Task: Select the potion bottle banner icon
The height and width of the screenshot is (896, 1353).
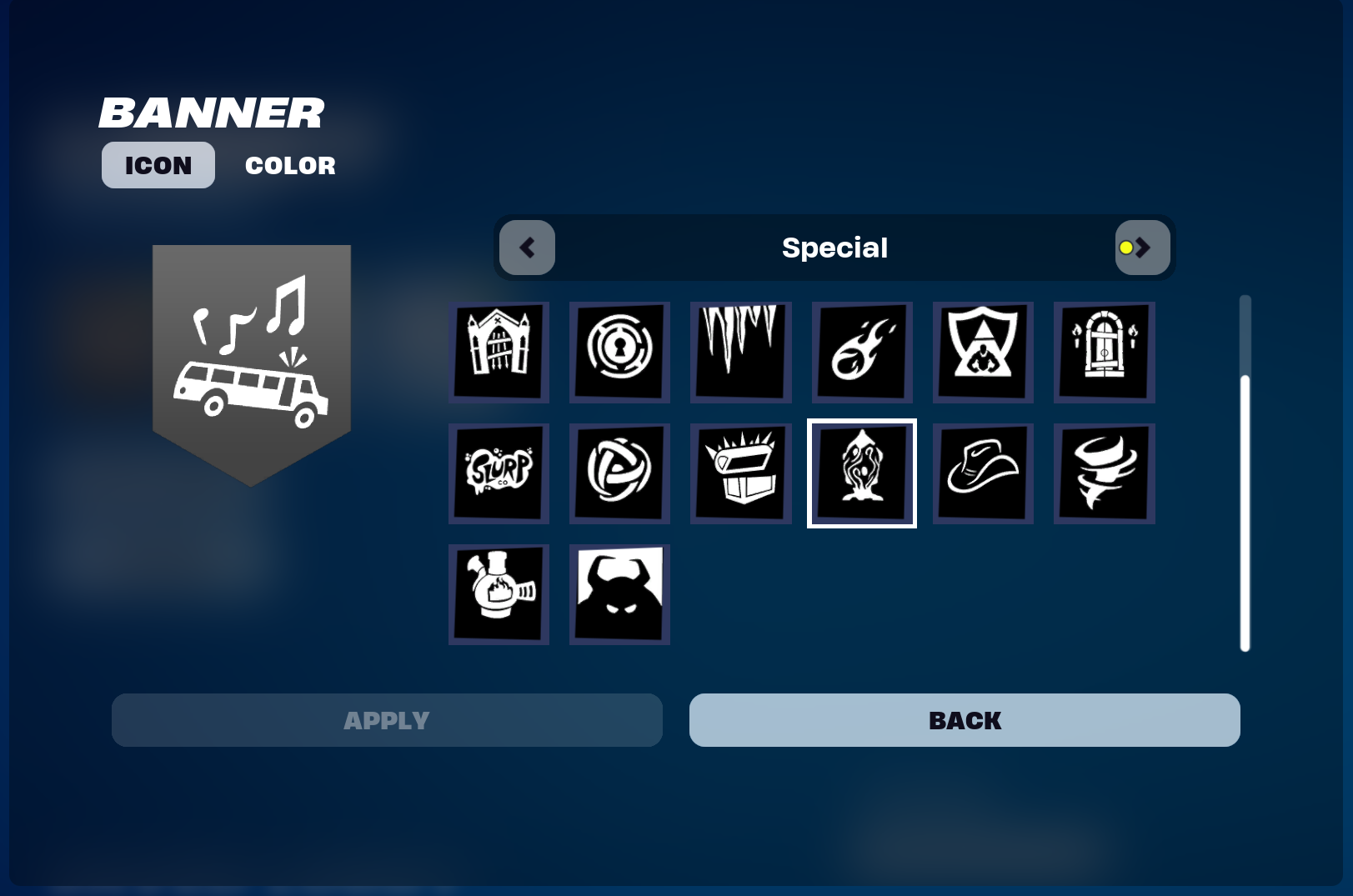Action: pyautogui.click(x=498, y=594)
